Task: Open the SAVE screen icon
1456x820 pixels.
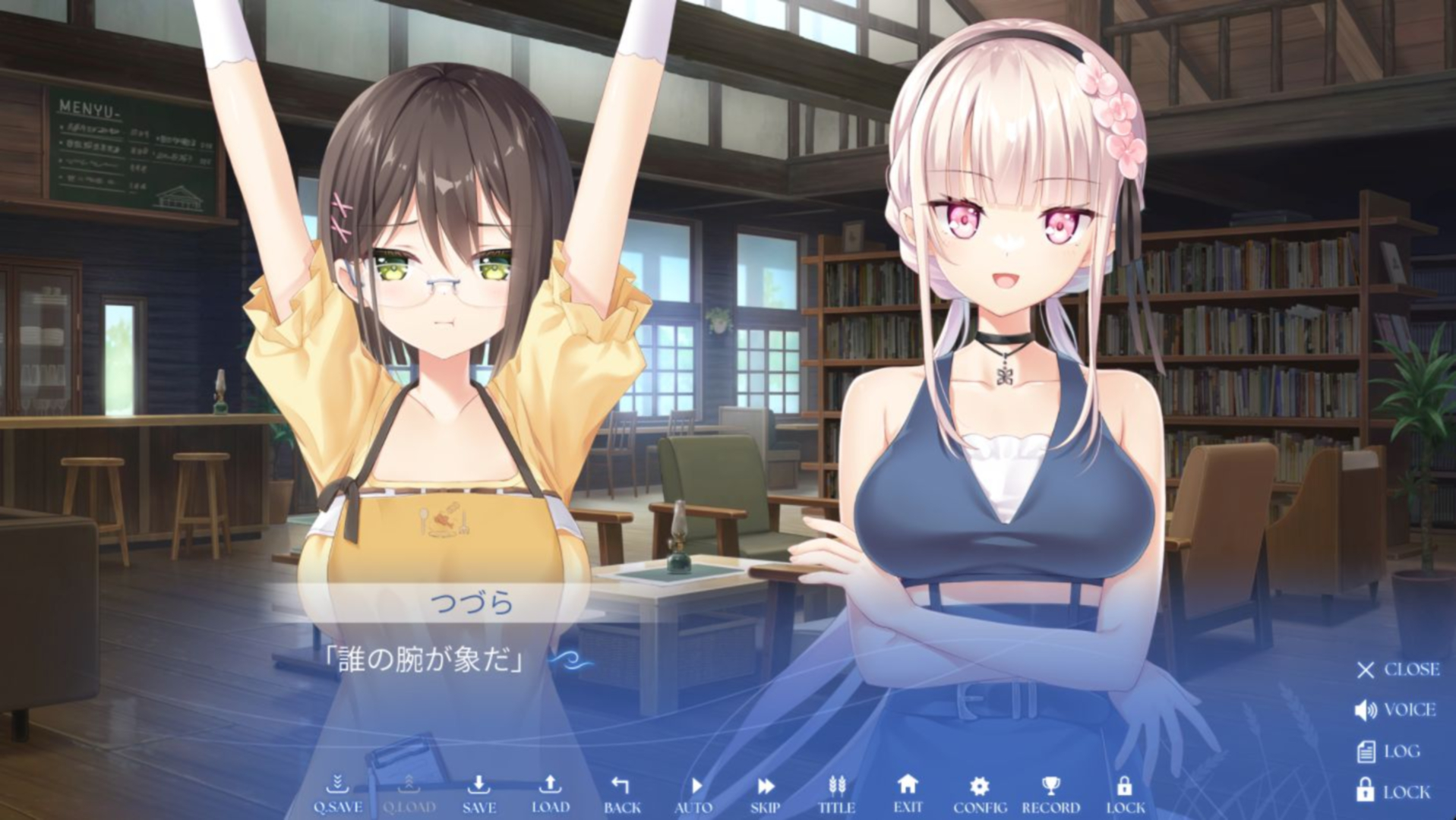Action: point(478,790)
